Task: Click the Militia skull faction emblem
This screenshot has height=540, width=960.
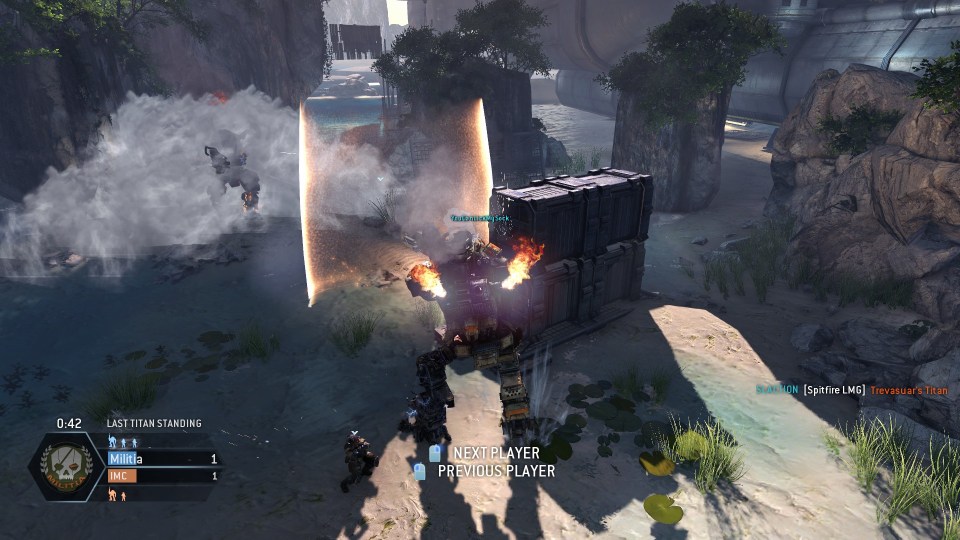Action: point(65,466)
